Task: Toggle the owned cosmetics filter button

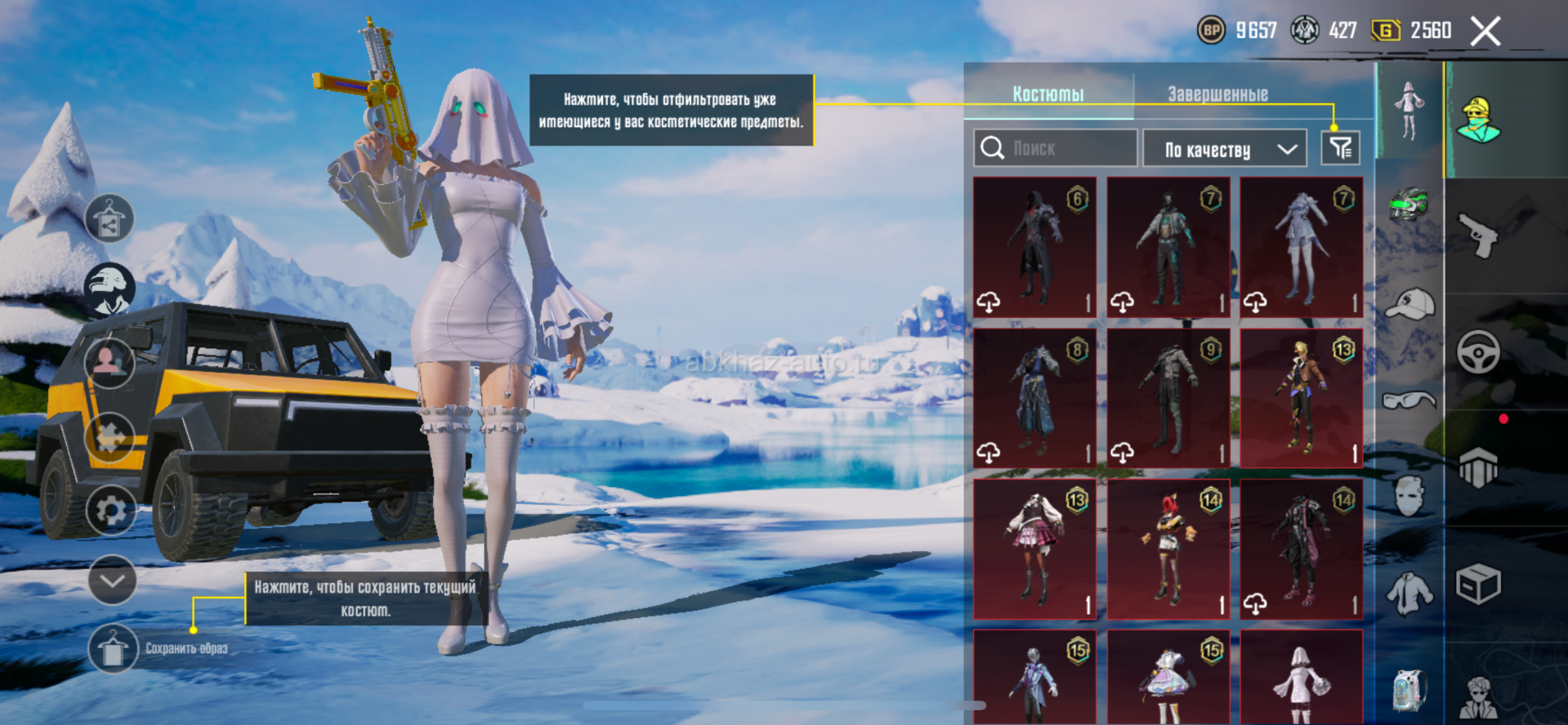Action: tap(1340, 148)
